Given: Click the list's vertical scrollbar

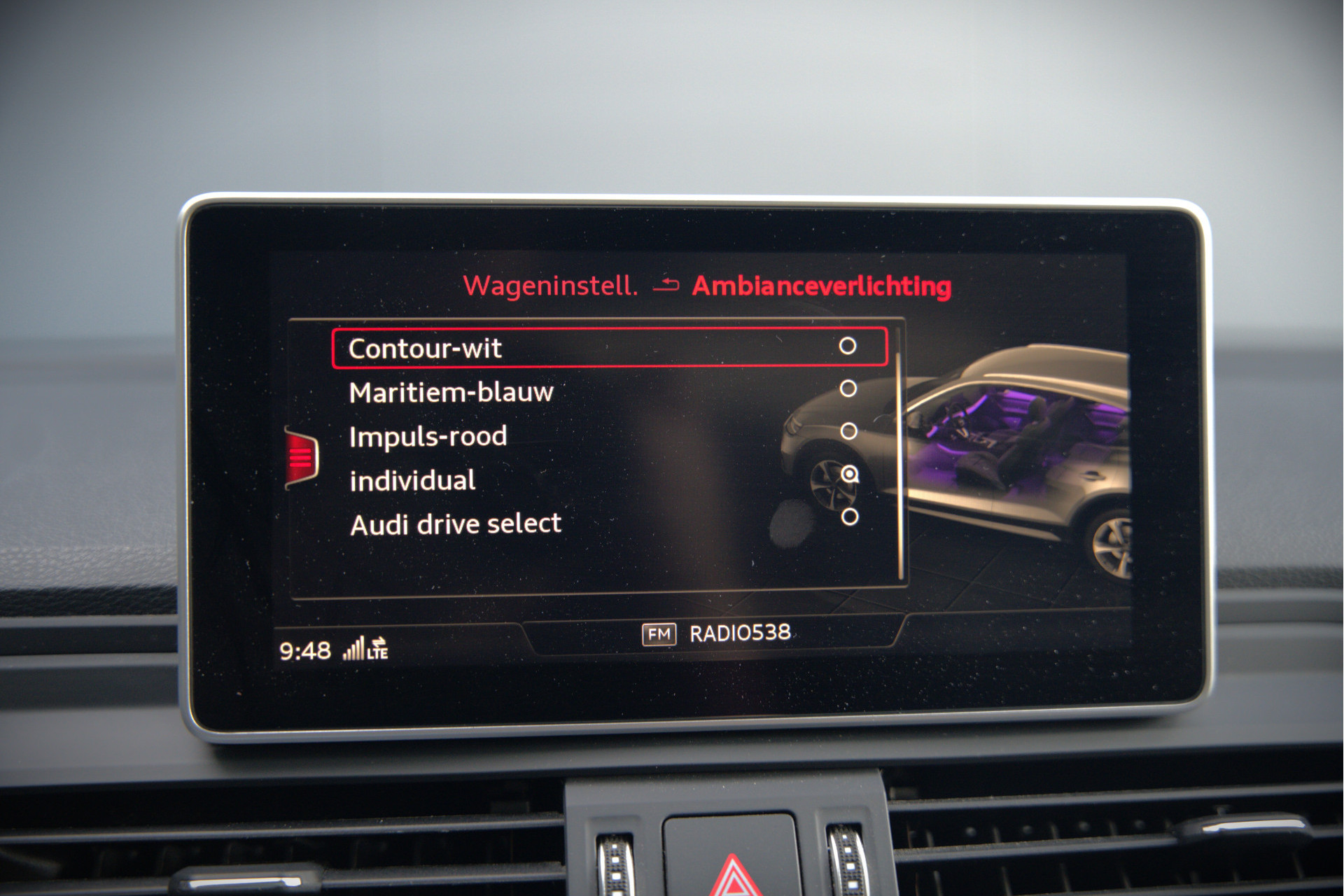Looking at the screenshot, I should 900,455.
